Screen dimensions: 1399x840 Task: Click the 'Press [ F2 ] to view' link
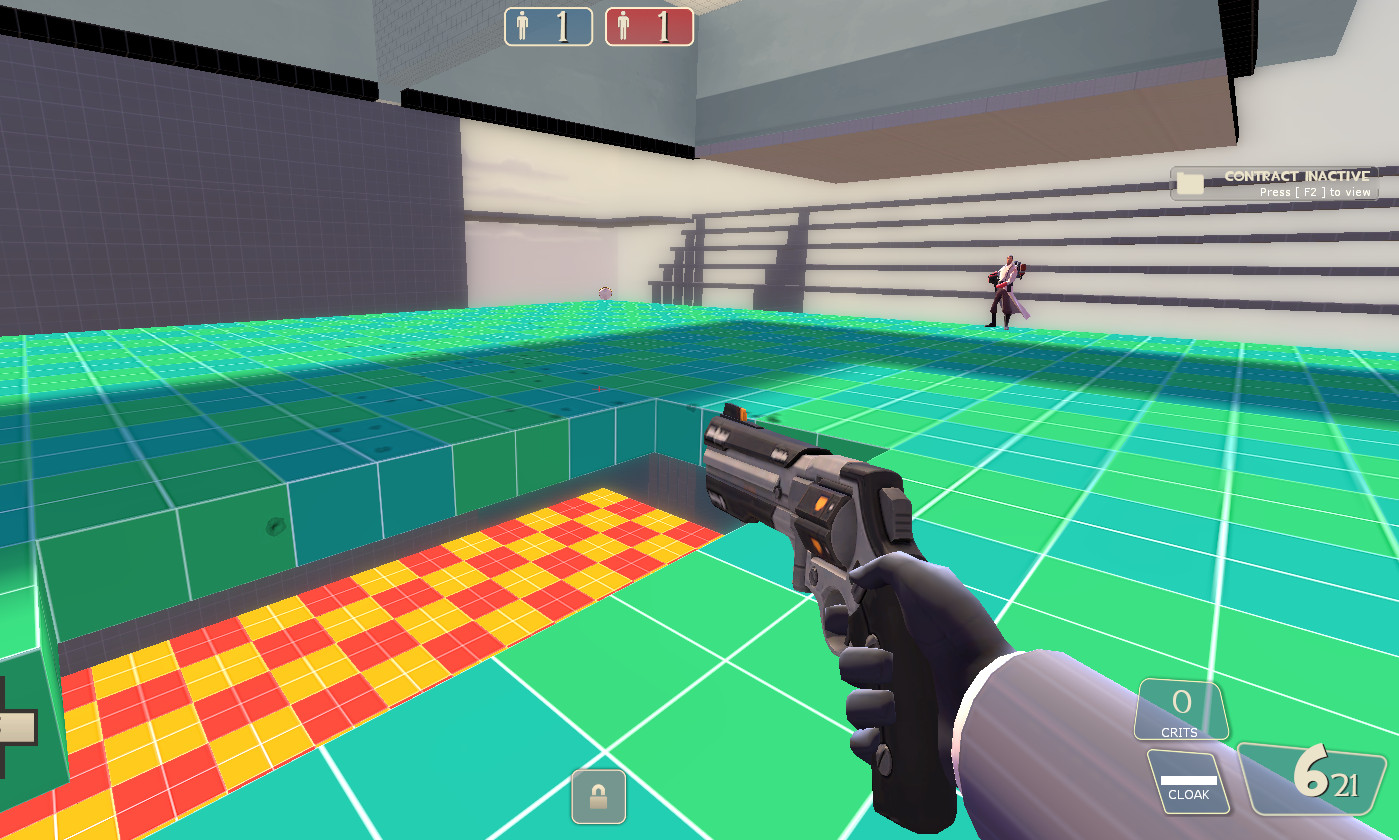click(x=1316, y=192)
